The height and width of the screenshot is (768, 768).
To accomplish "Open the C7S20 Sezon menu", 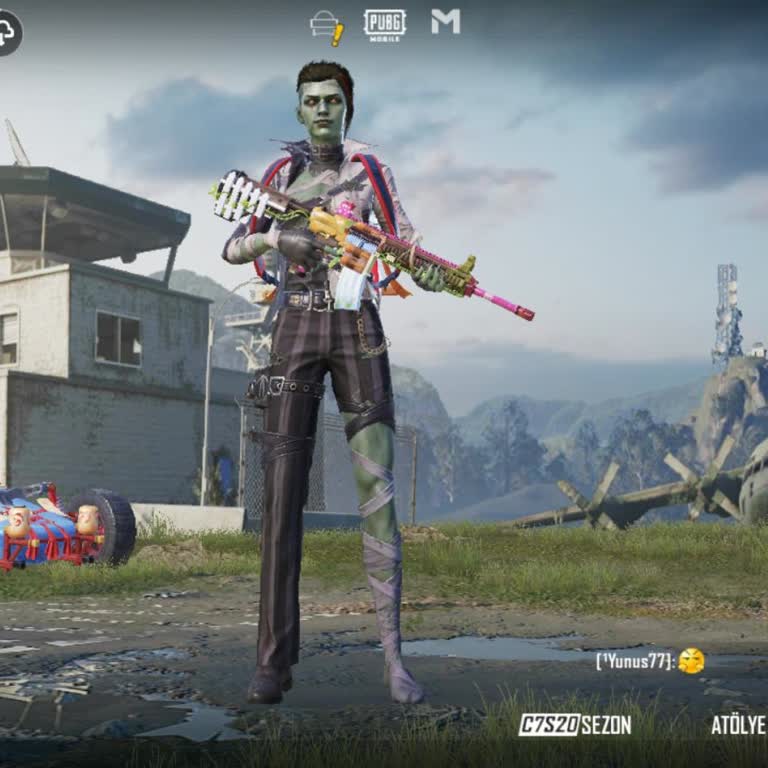I will tap(575, 725).
